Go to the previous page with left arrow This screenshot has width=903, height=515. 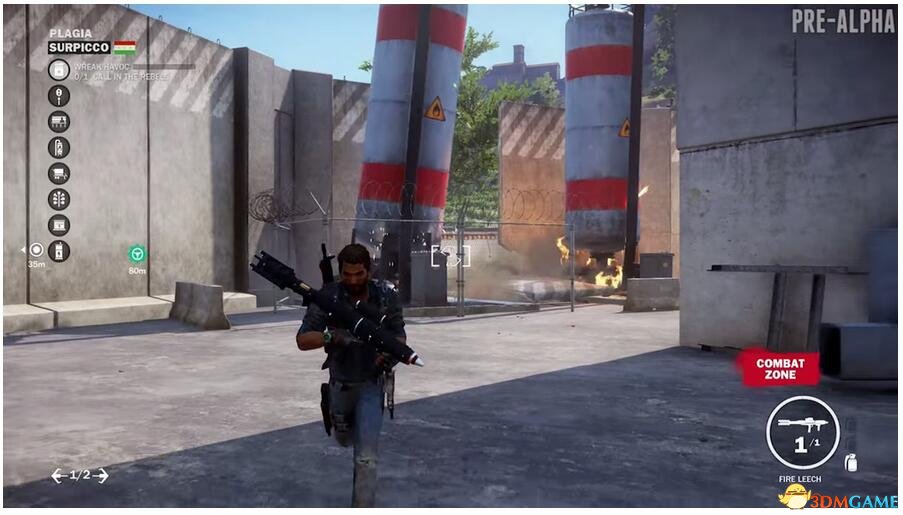pyautogui.click(x=58, y=475)
